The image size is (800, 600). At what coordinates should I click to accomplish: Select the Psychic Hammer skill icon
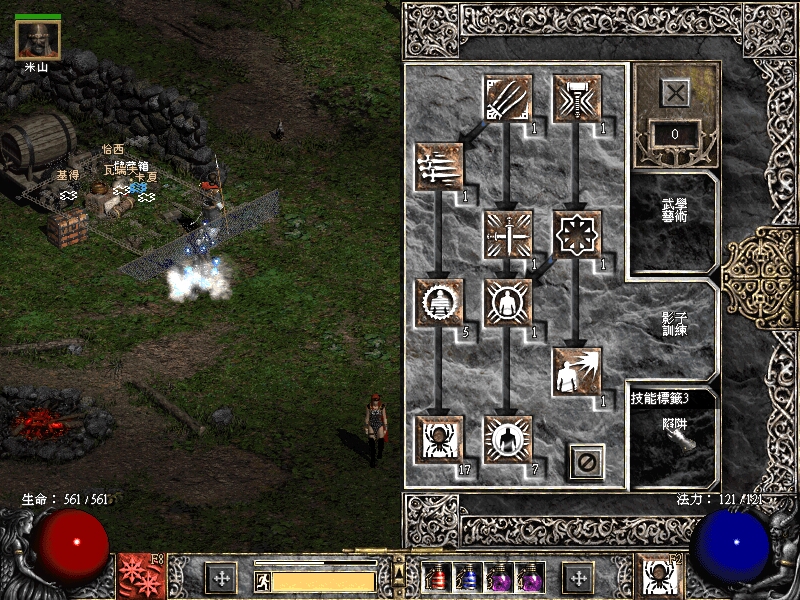pos(577,98)
